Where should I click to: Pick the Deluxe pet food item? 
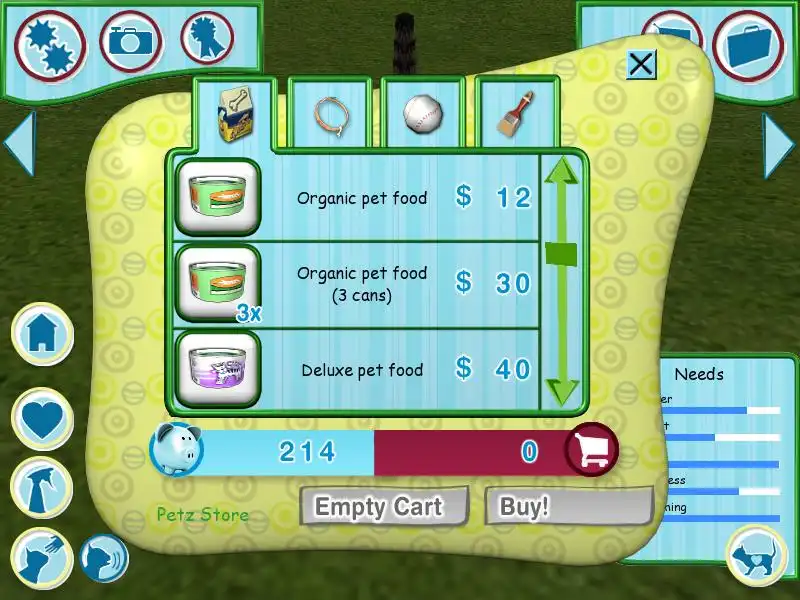[219, 369]
